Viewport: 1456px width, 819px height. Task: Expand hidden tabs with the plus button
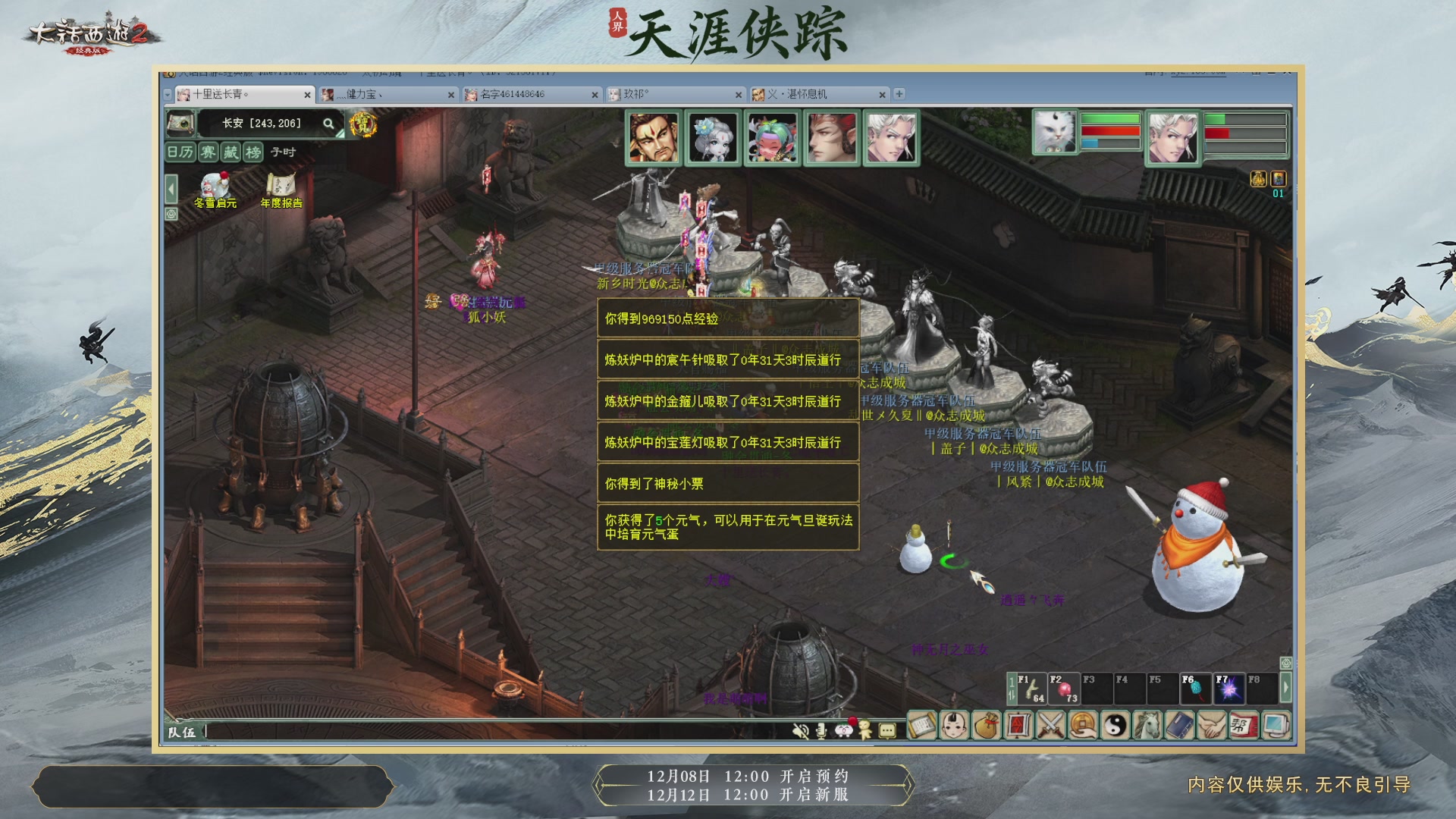899,94
